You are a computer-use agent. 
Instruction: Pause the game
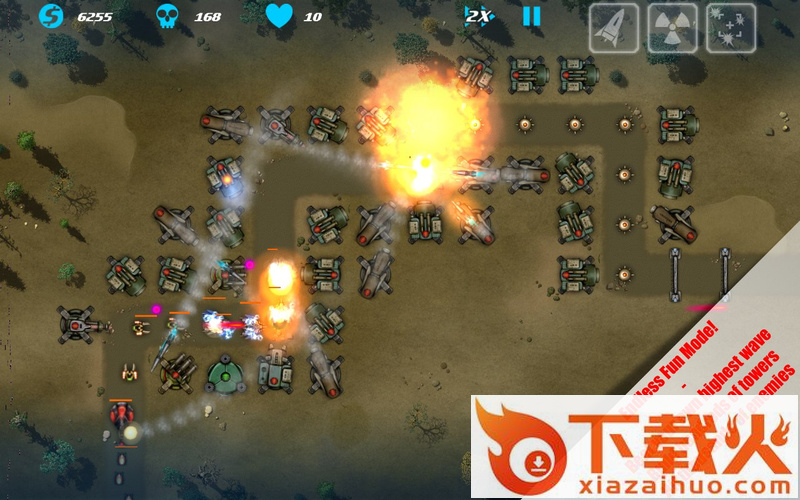pyautogui.click(x=532, y=16)
